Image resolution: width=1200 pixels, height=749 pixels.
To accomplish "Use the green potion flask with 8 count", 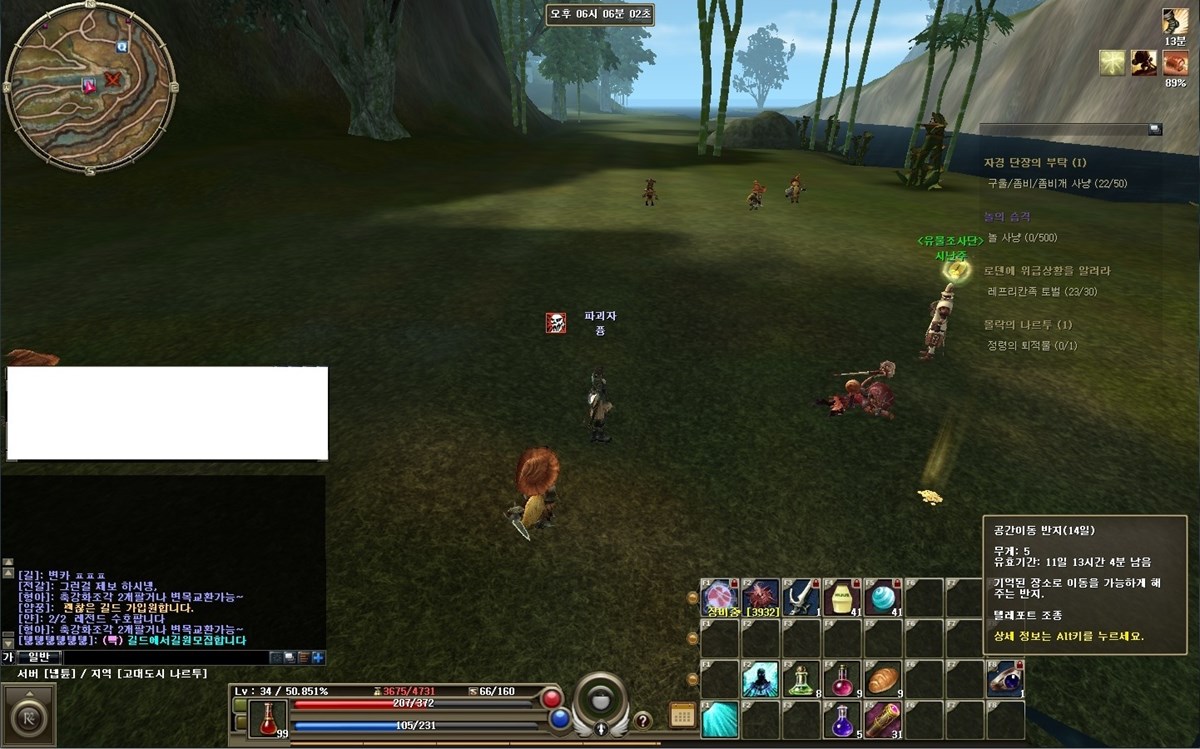I will (x=801, y=679).
